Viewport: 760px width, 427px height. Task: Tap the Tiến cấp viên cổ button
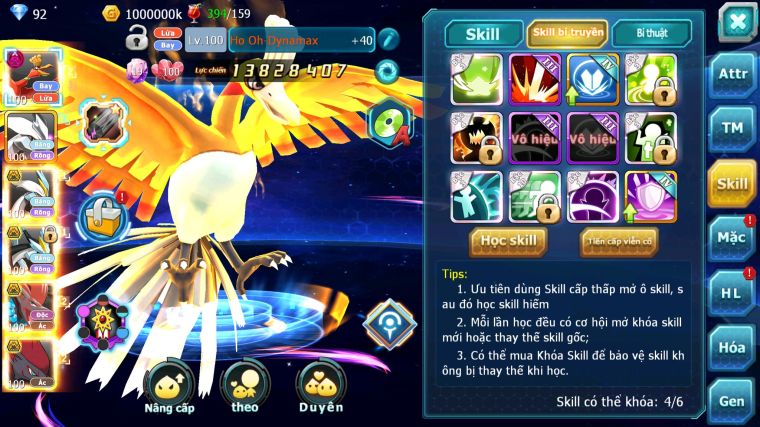coord(618,241)
